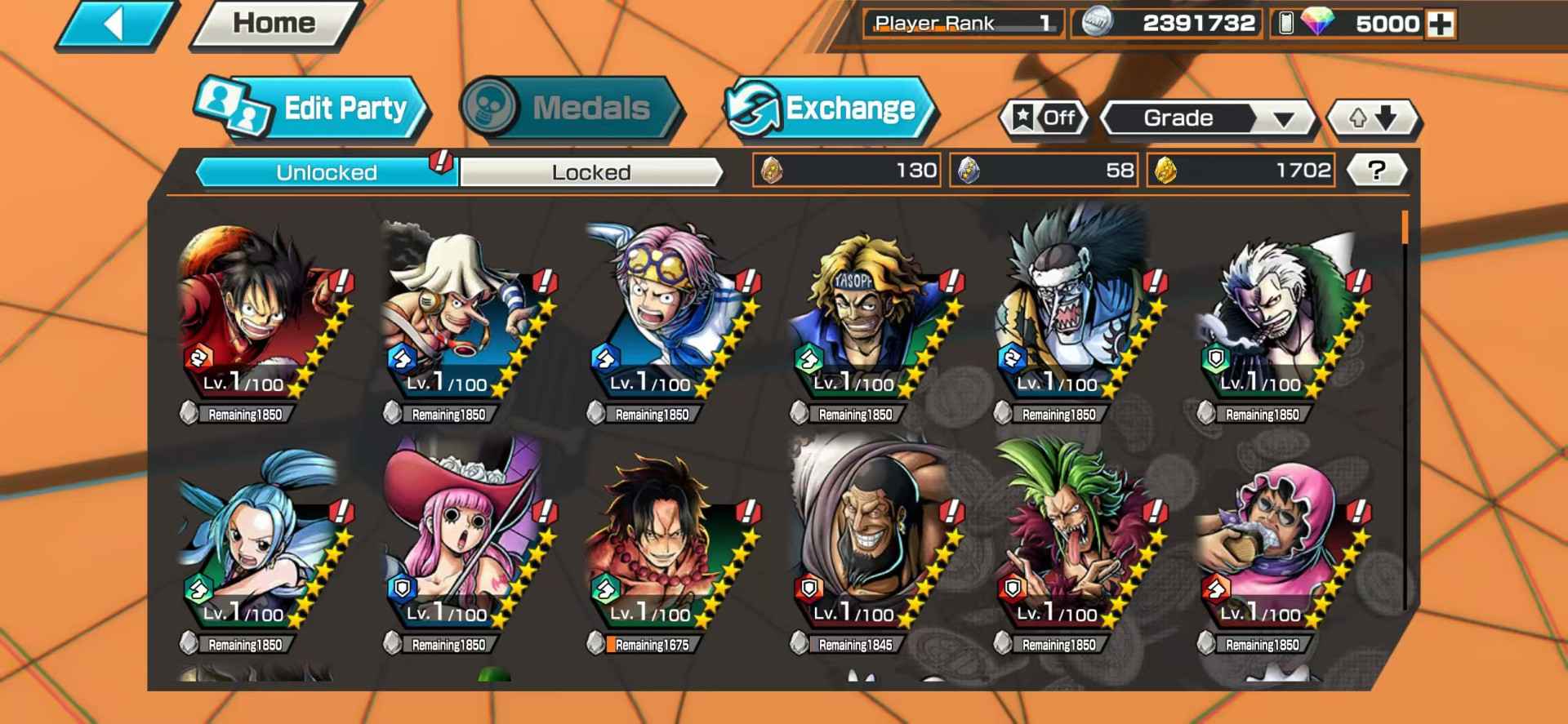Image resolution: width=1568 pixels, height=724 pixels.
Task: Return to the Home screen
Action: (274, 24)
